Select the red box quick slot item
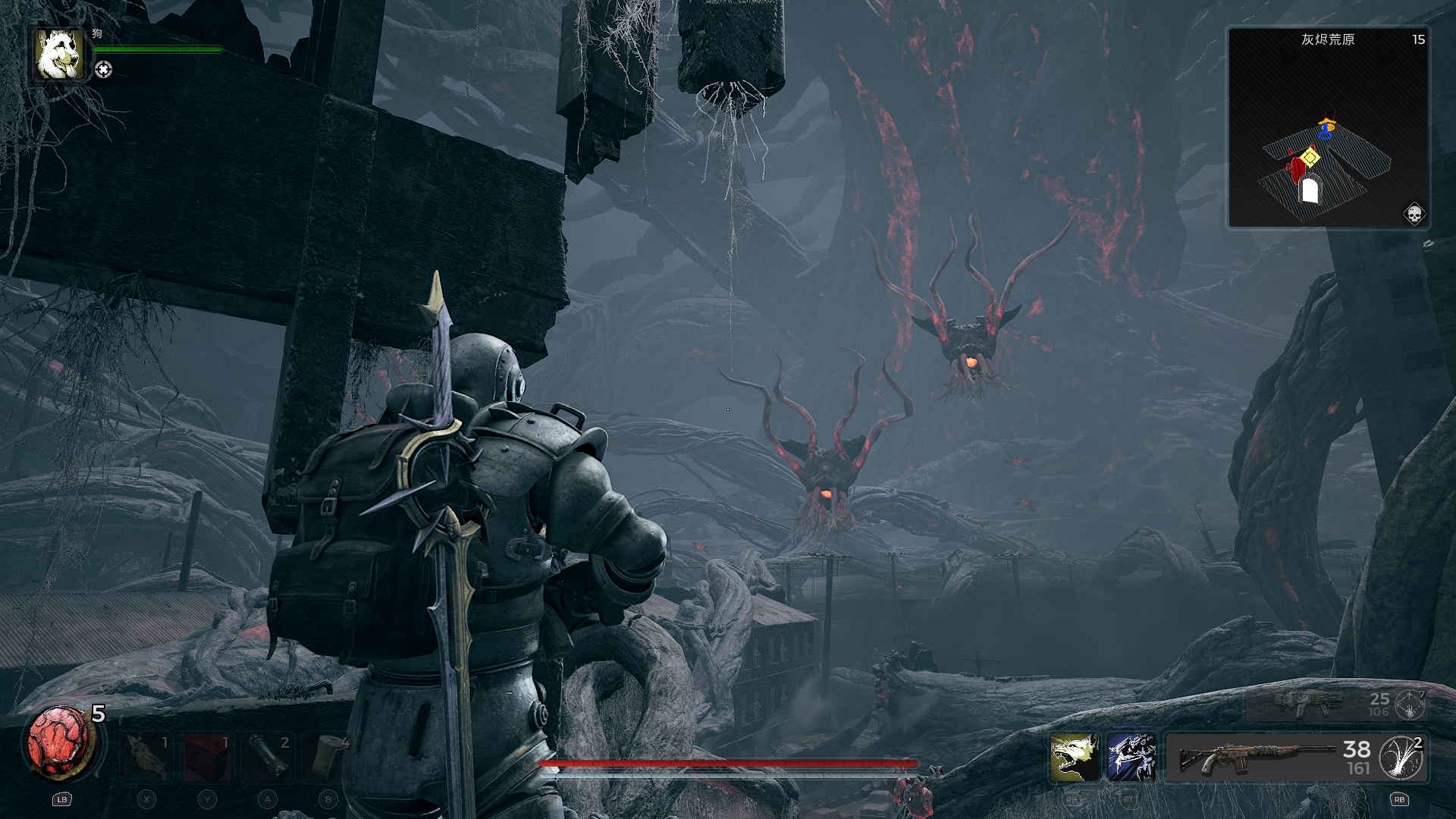 (207, 757)
